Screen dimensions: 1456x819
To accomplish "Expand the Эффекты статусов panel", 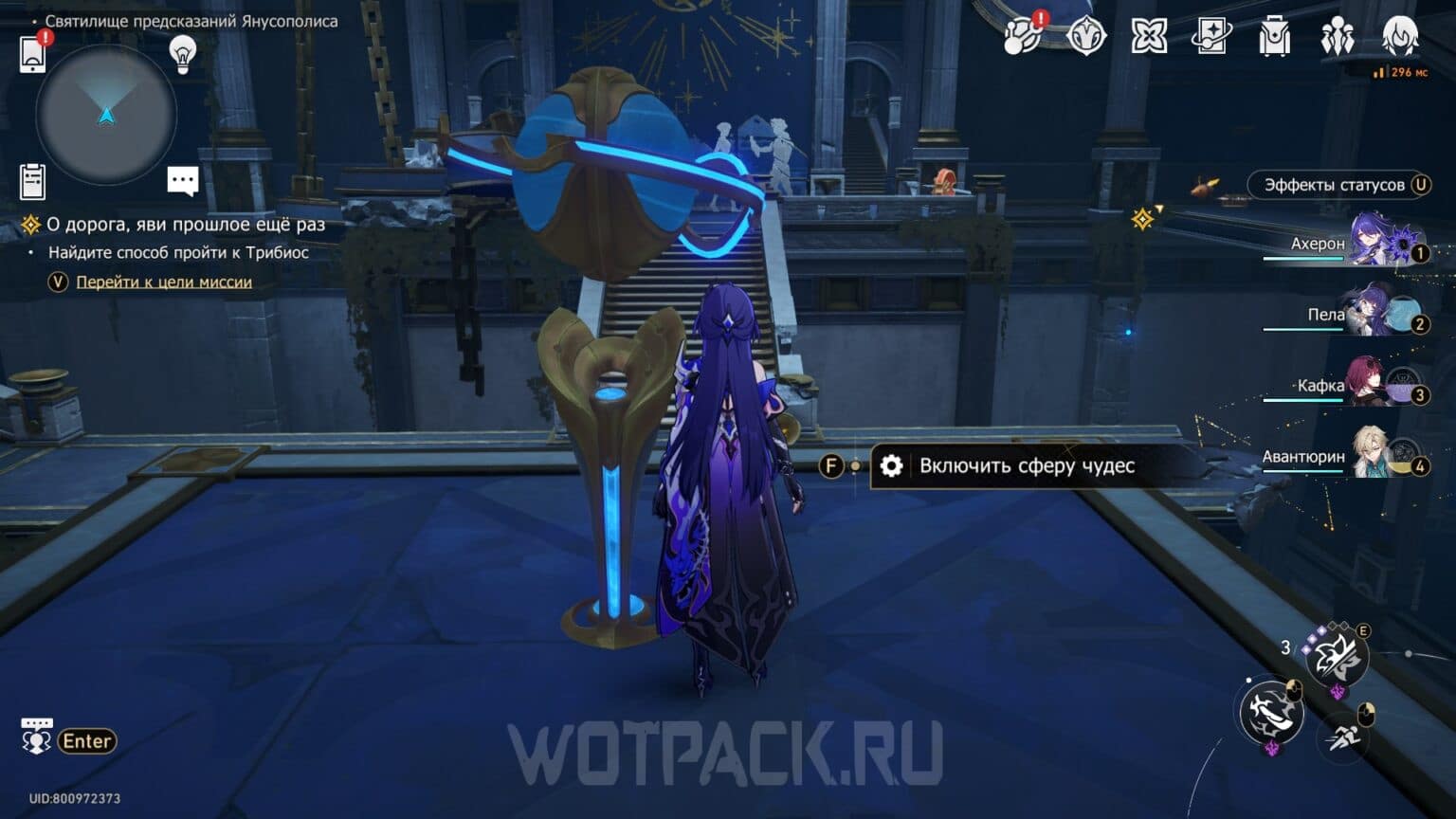I will point(1338,185).
